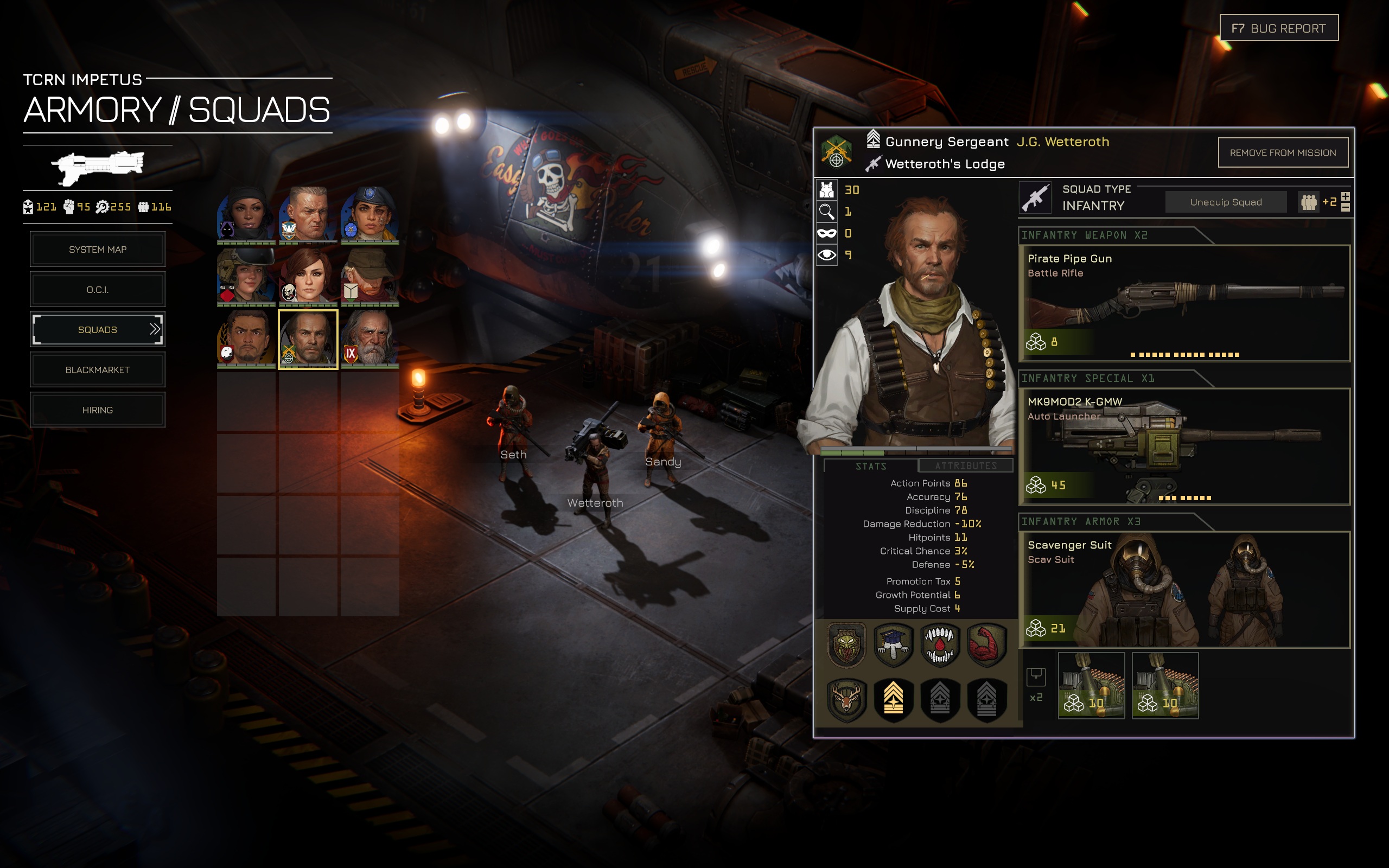
Task: Click the F7 Bug Report button
Action: point(1278,28)
